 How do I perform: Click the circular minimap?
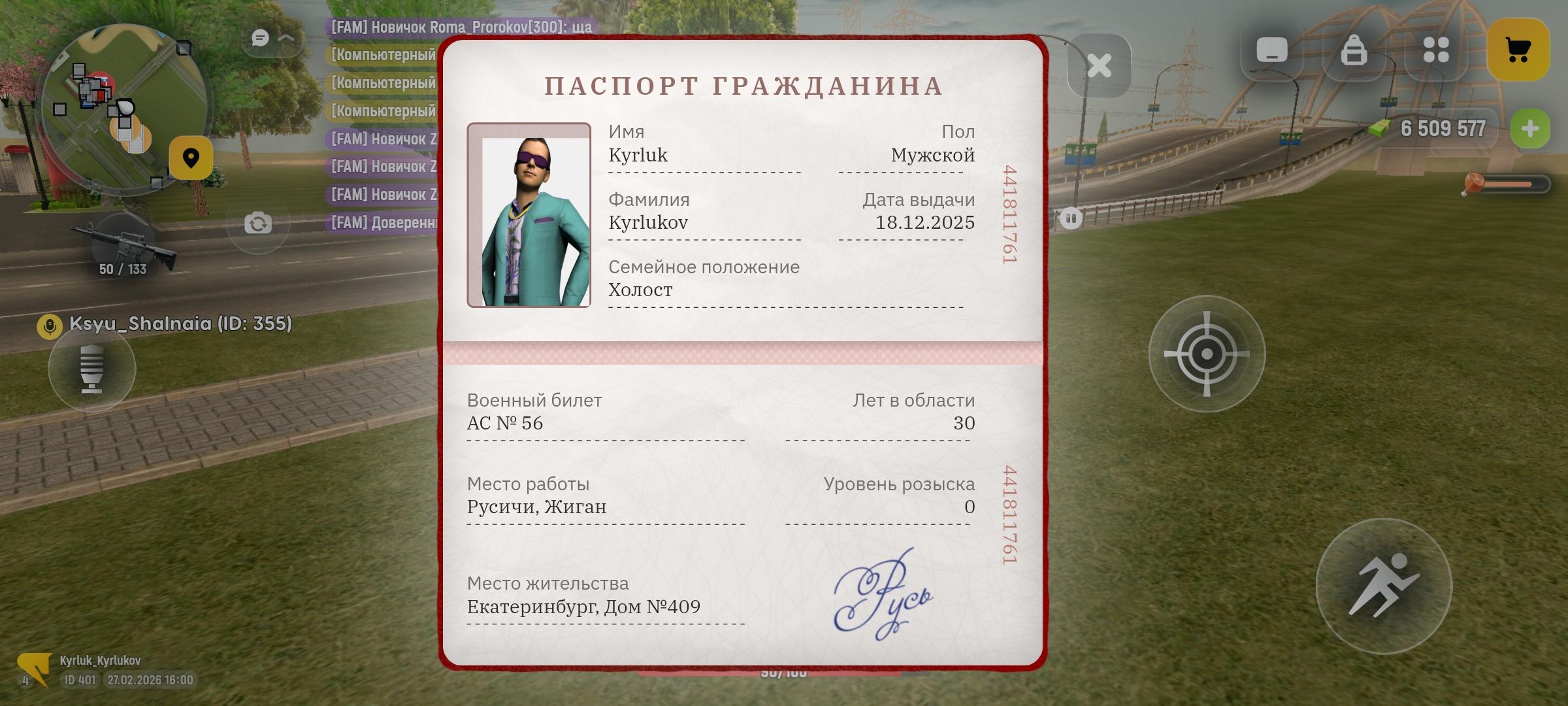[124, 109]
